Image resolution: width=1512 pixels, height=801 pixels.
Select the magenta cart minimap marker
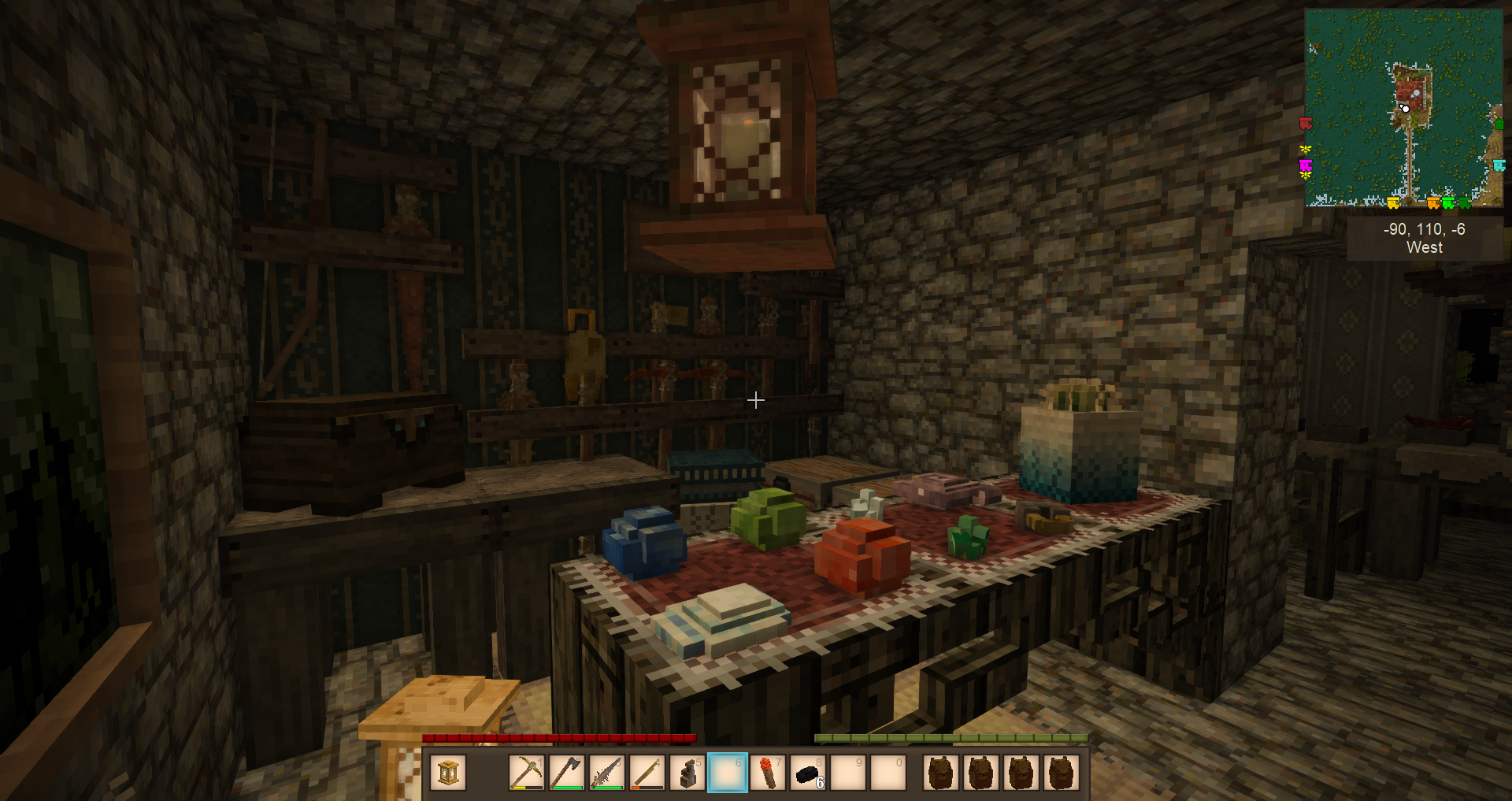click(1305, 165)
